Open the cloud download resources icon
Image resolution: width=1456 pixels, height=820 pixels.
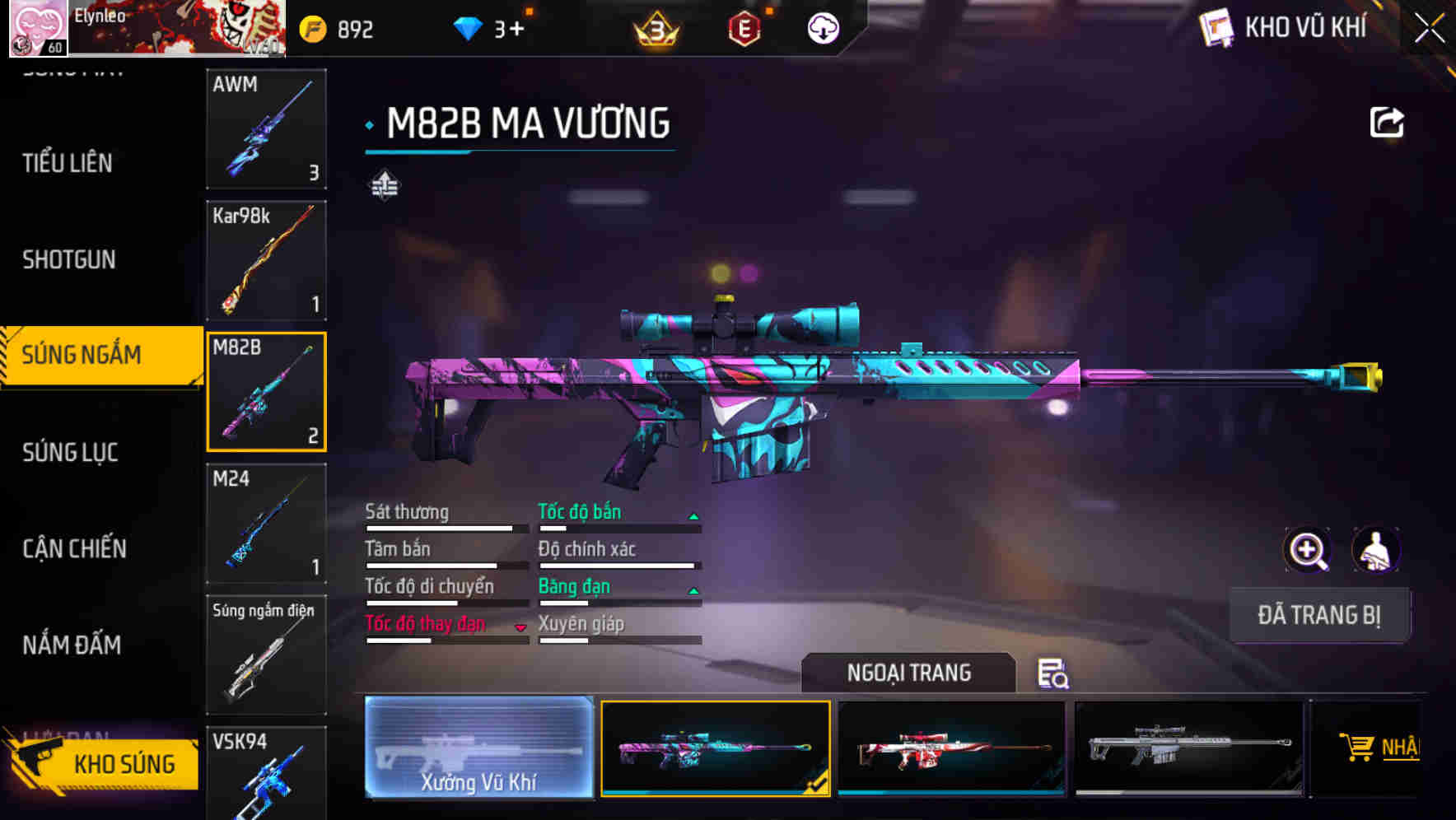[822, 27]
